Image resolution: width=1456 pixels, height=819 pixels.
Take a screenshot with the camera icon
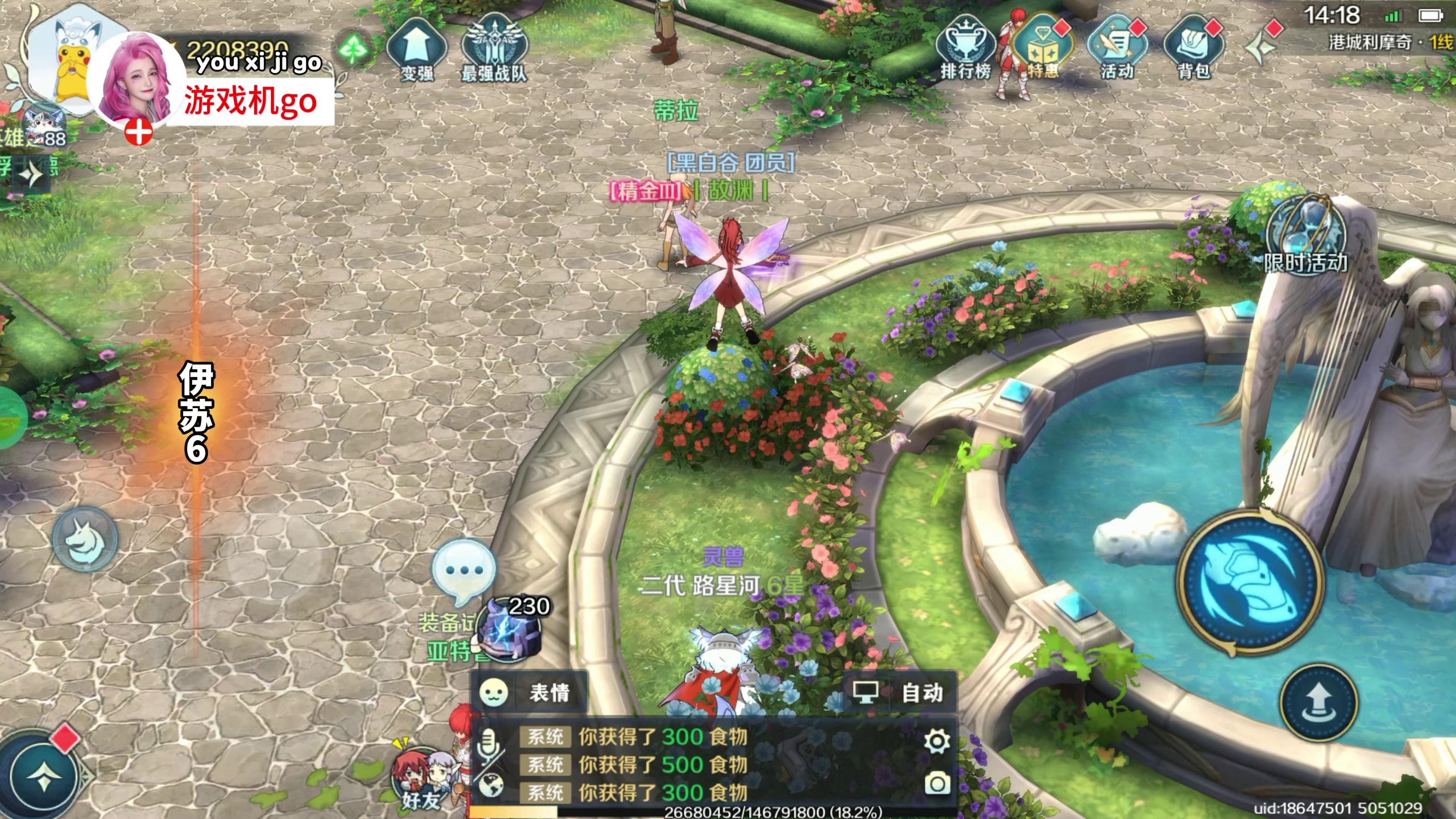coord(937,783)
